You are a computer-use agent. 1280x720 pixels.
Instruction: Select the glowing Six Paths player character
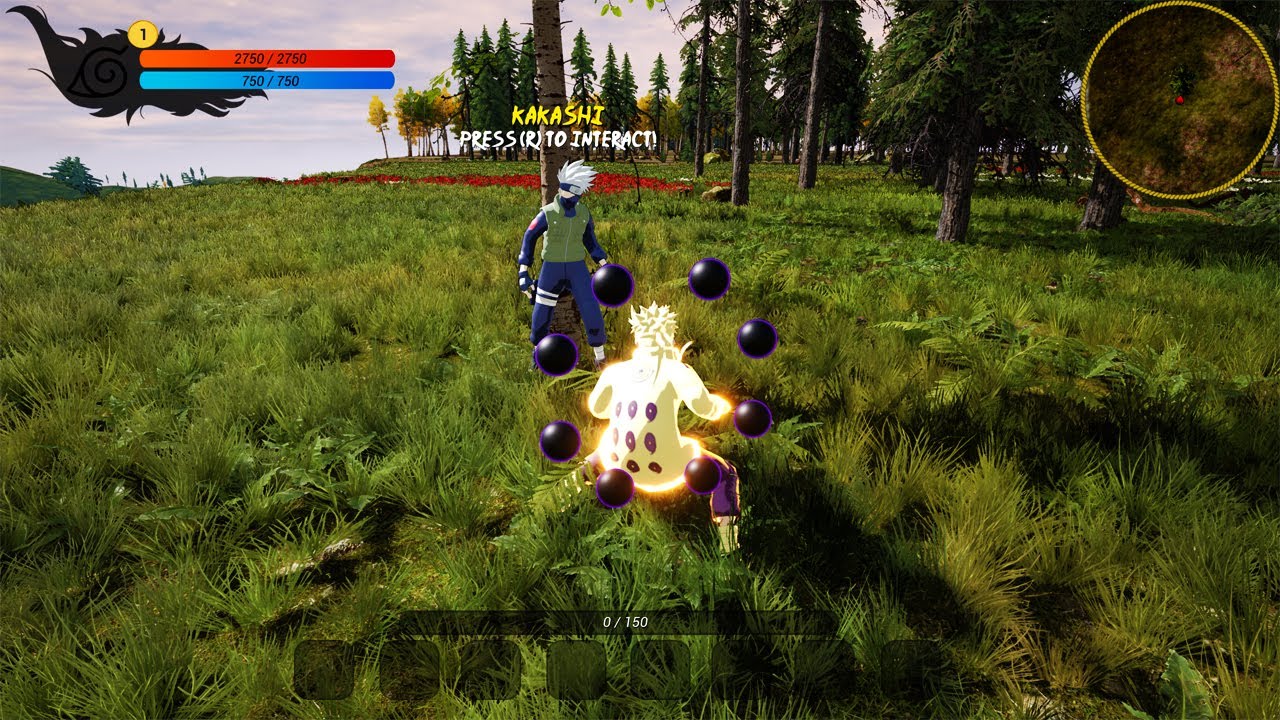pos(650,420)
